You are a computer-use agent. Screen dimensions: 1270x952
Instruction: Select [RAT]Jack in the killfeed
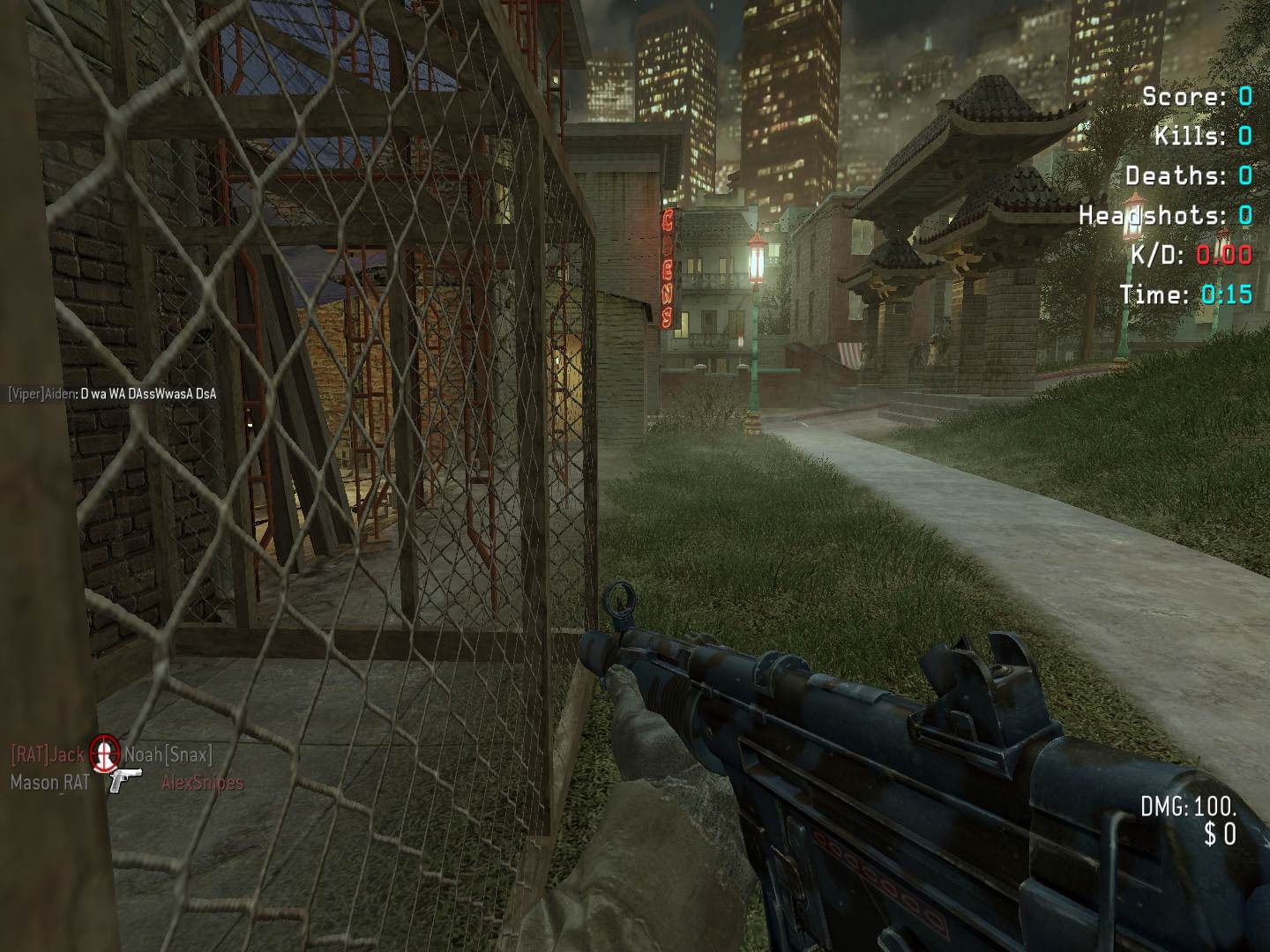pyautogui.click(x=48, y=755)
